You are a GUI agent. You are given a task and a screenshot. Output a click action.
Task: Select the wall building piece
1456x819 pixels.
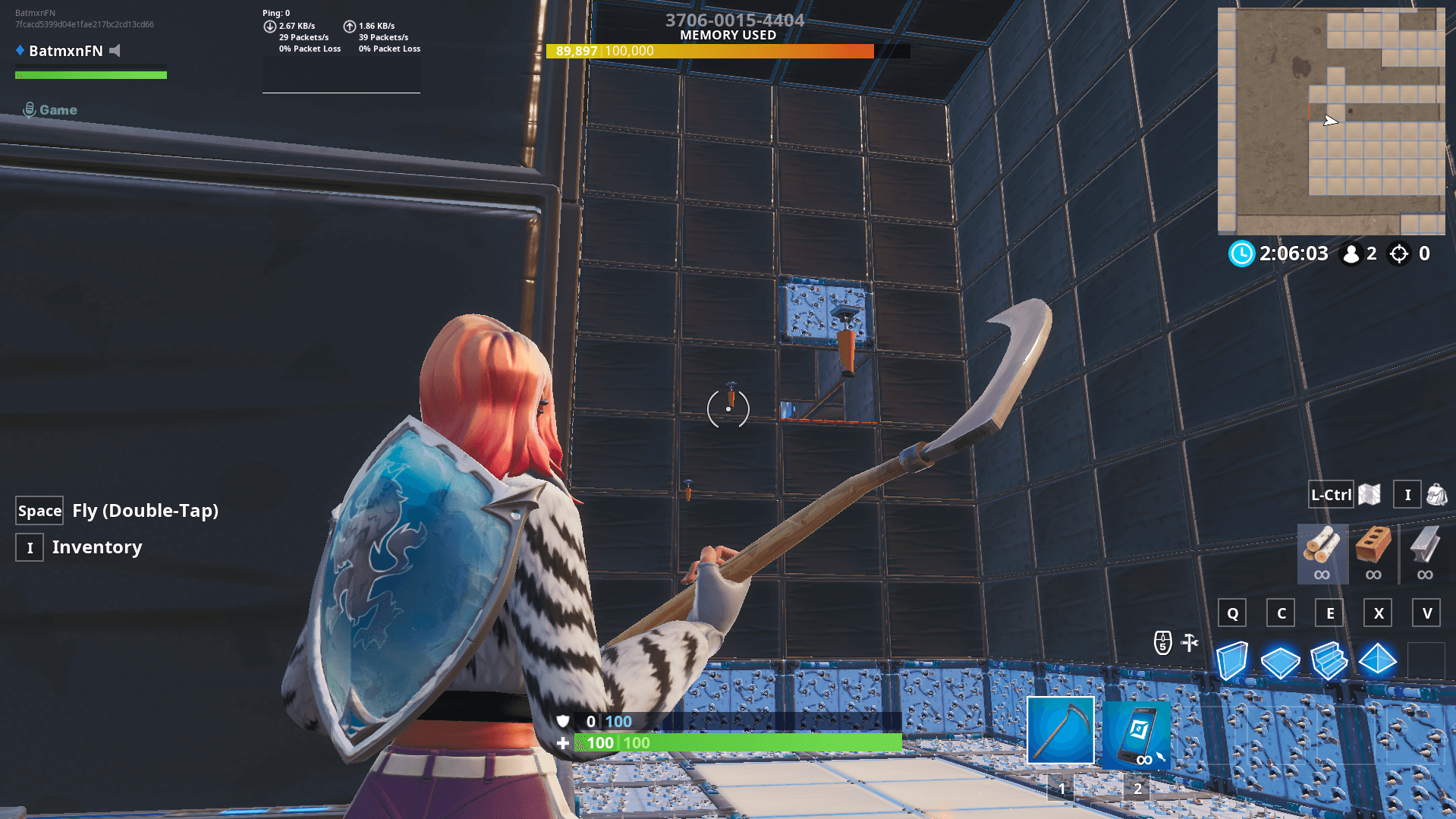tap(1233, 659)
